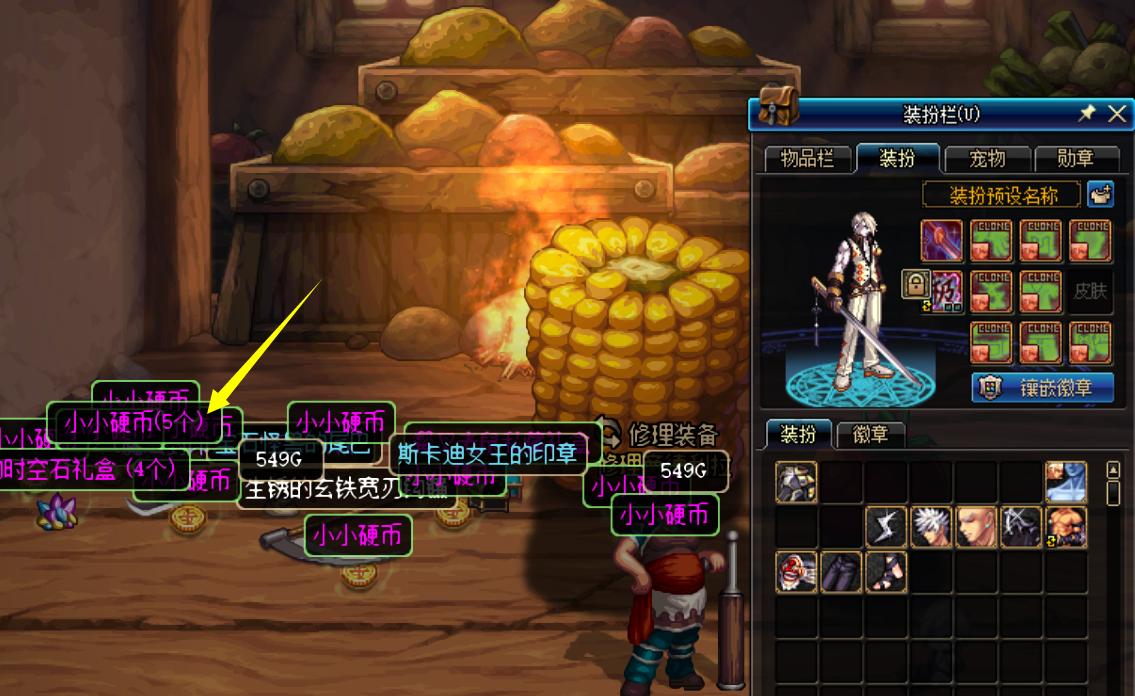Switch to the 勋章 tab
1135x696 pixels.
(x=1075, y=158)
